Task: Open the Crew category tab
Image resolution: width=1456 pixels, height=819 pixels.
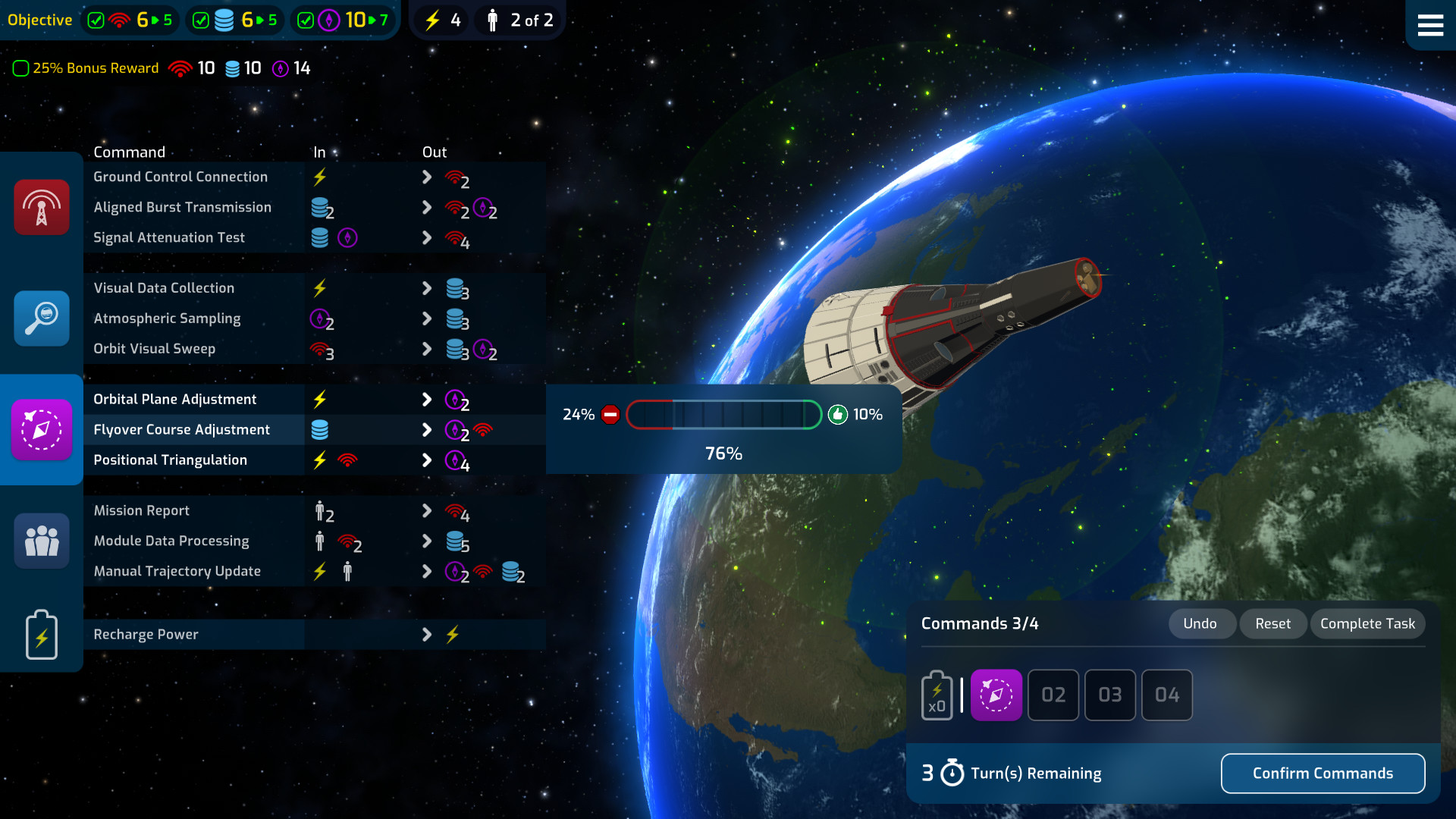Action: tap(42, 541)
